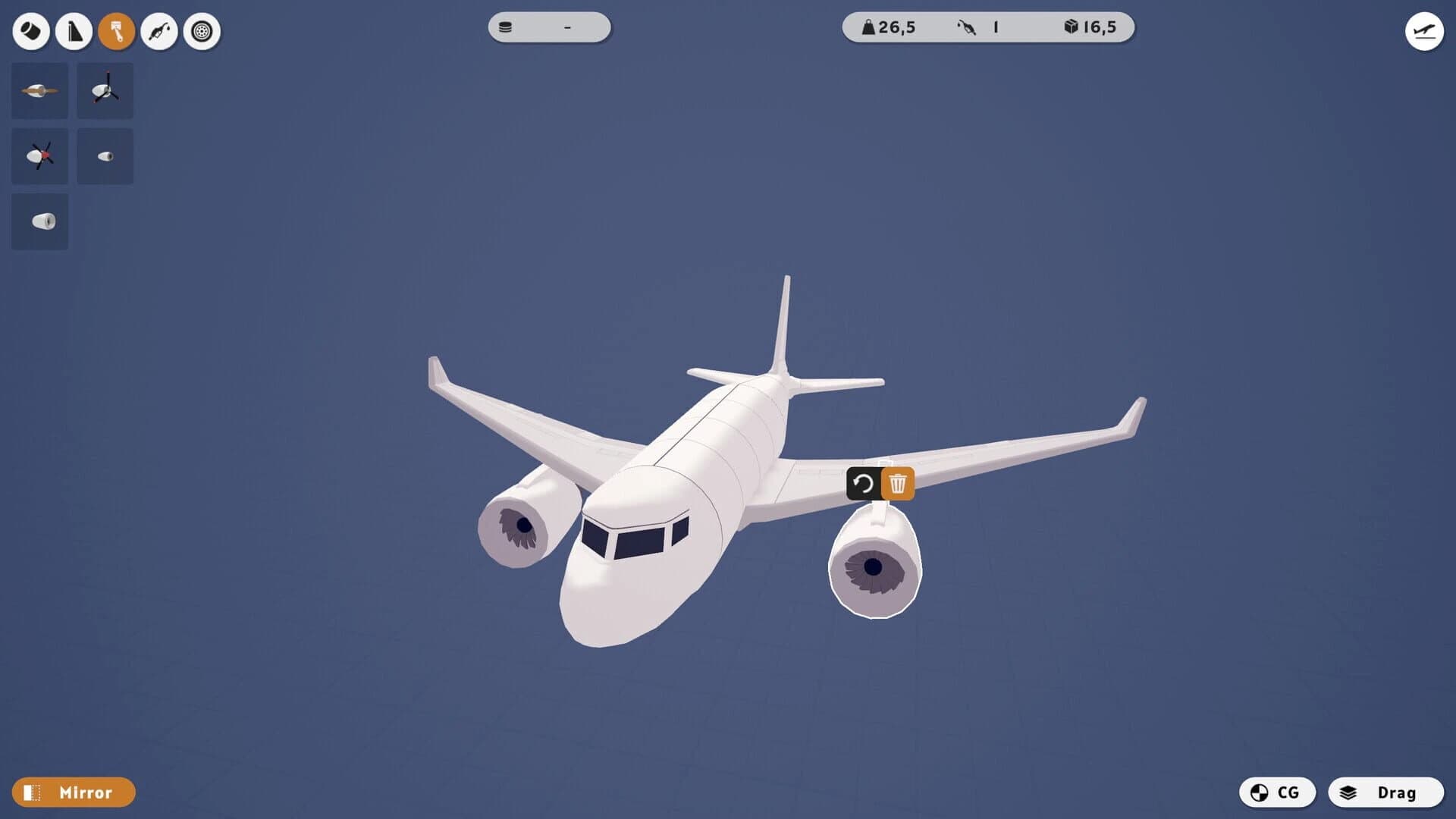
Task: Open the fuel parts category
Action: [x=159, y=32]
